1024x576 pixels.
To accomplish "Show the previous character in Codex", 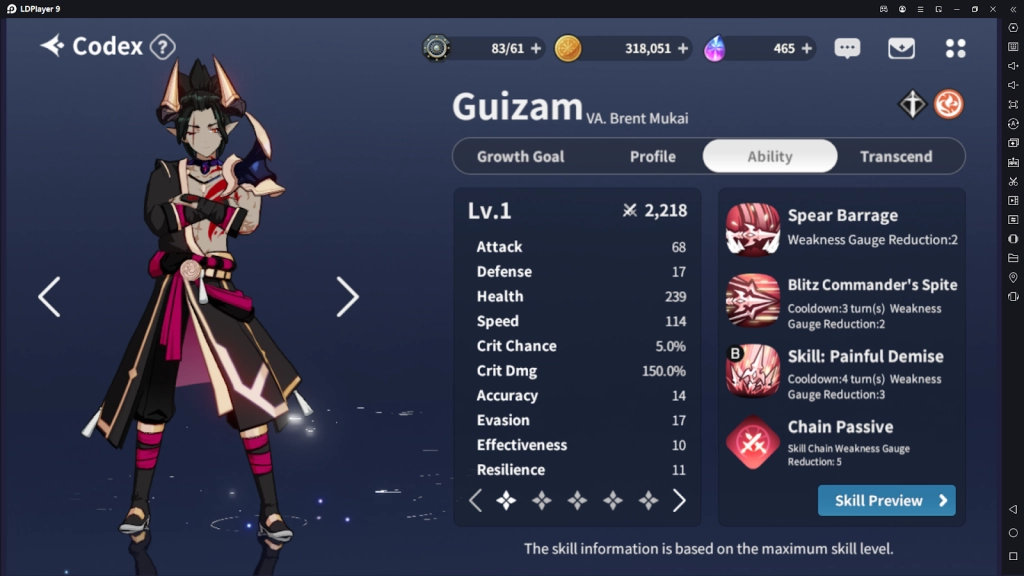I will 49,297.
